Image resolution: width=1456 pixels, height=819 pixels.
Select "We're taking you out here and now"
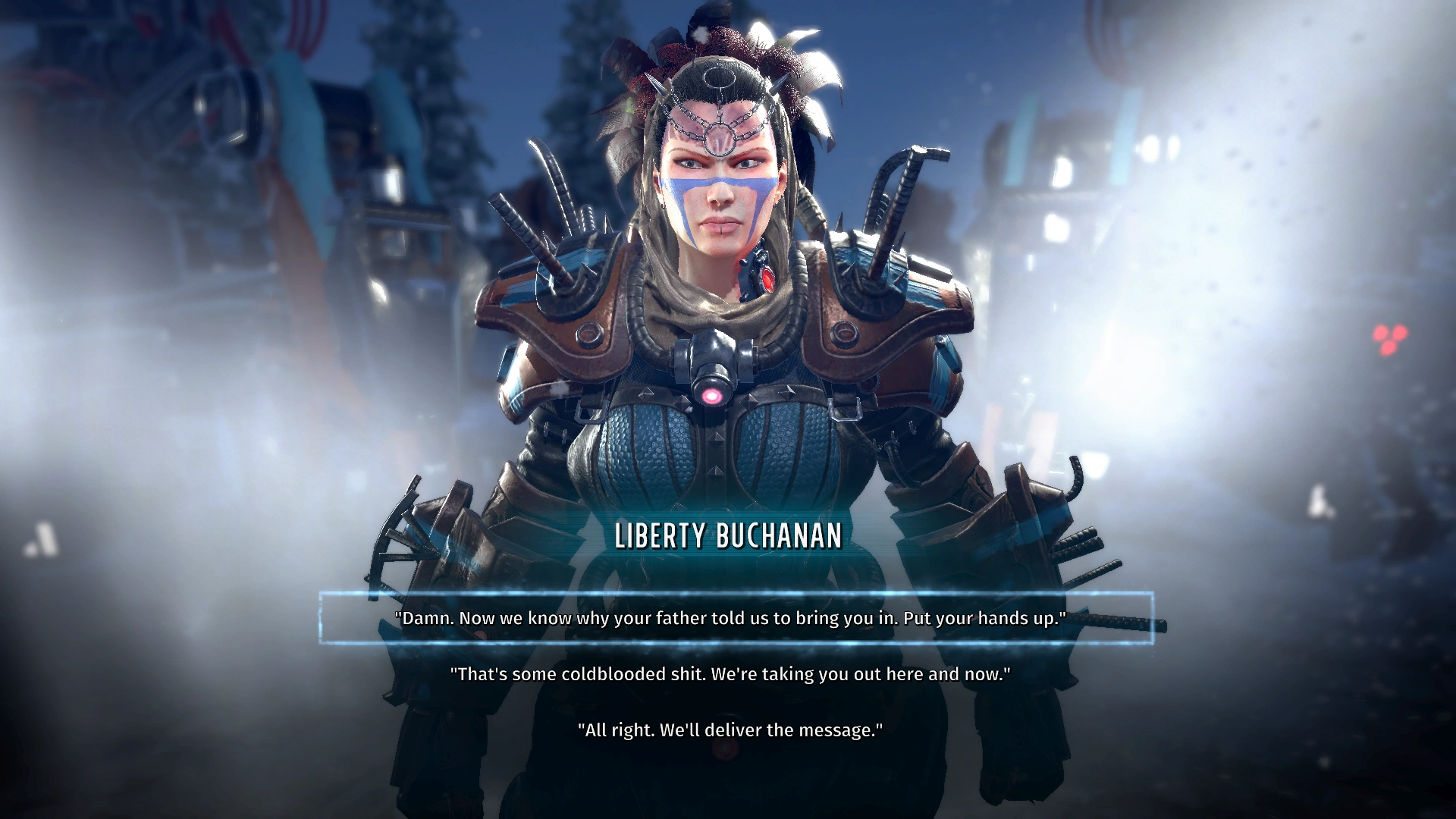(x=730, y=674)
